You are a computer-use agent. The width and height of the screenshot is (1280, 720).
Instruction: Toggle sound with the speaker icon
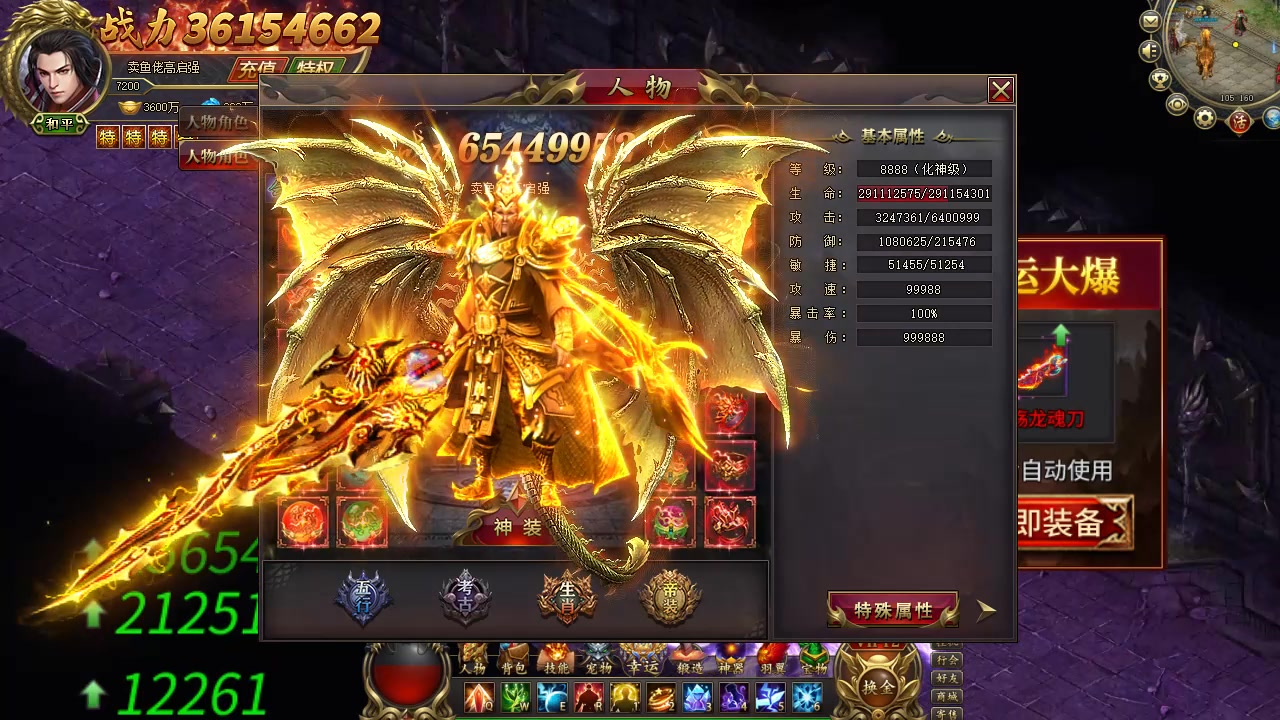[x=1150, y=50]
